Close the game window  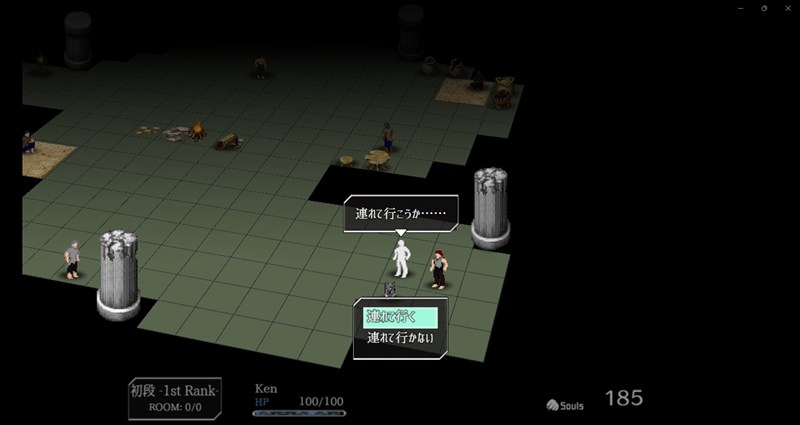785,8
